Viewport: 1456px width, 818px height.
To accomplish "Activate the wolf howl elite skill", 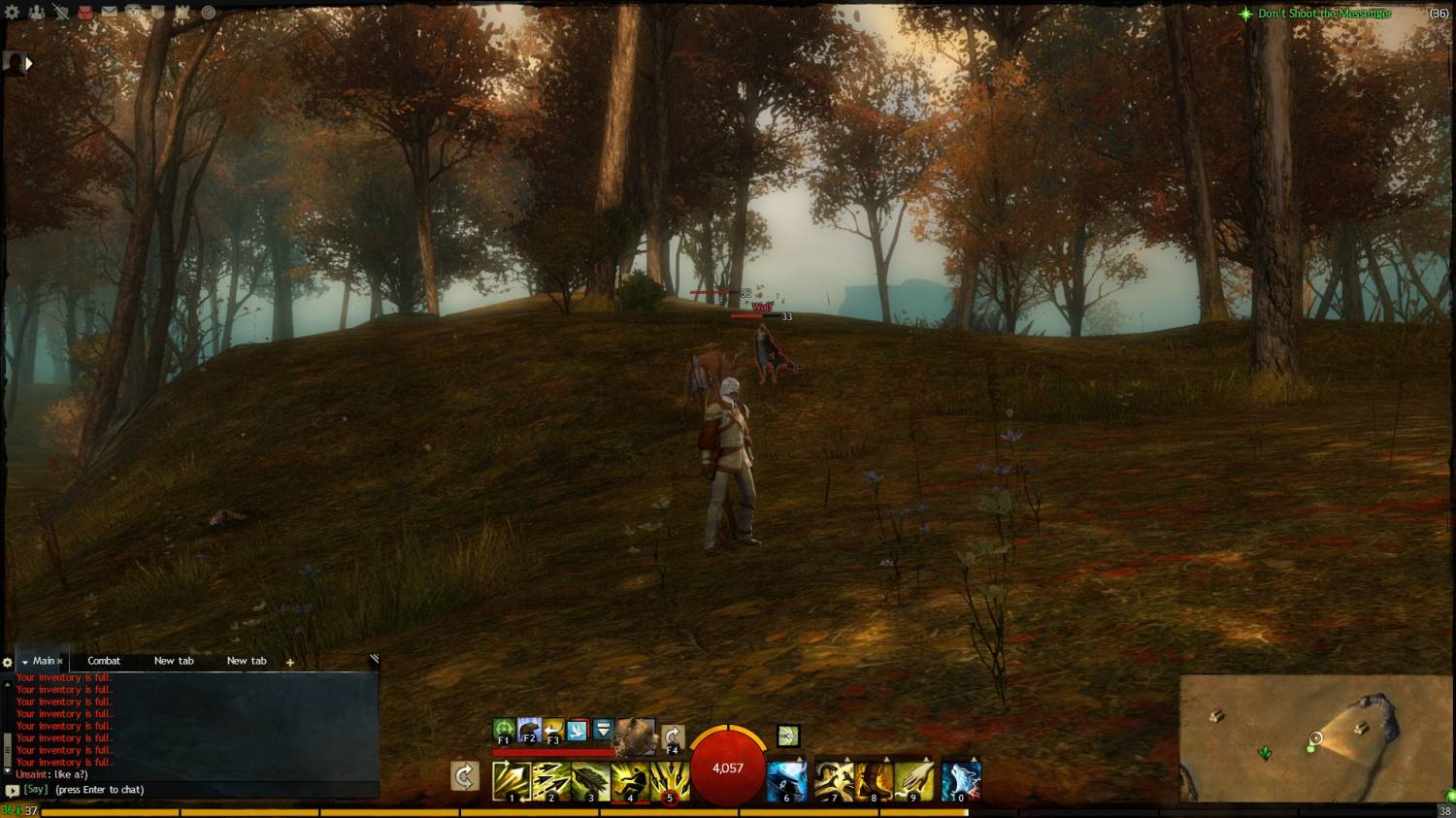I will (960, 781).
